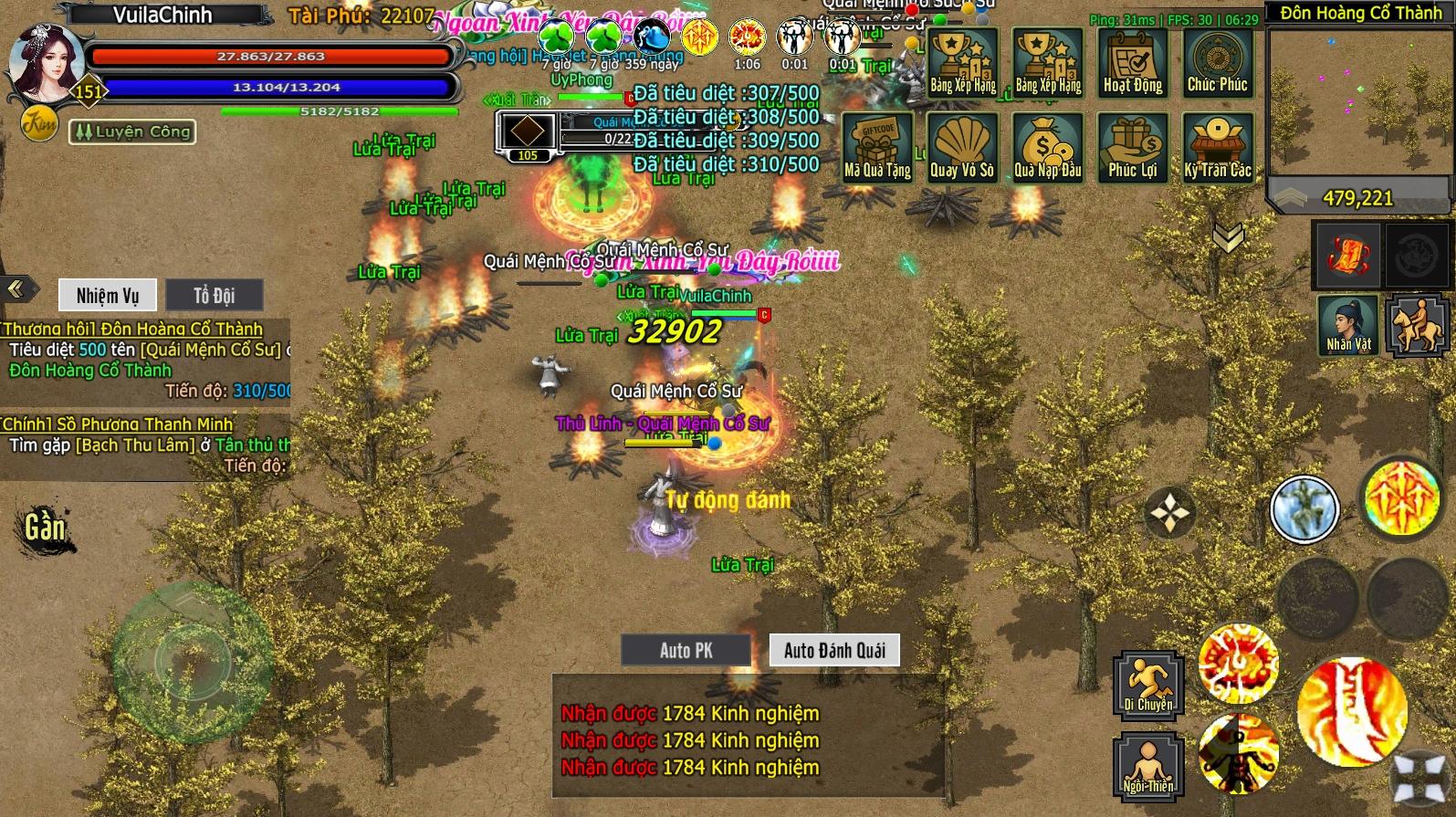Image resolution: width=1456 pixels, height=817 pixels.
Task: Open Kỳ Trân Các shop
Action: coord(1218,148)
